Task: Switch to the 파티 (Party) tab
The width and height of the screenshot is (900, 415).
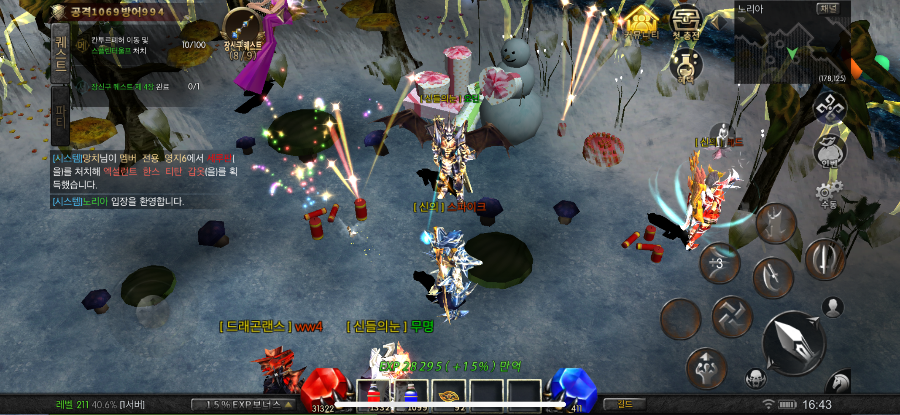Action: tap(61, 117)
